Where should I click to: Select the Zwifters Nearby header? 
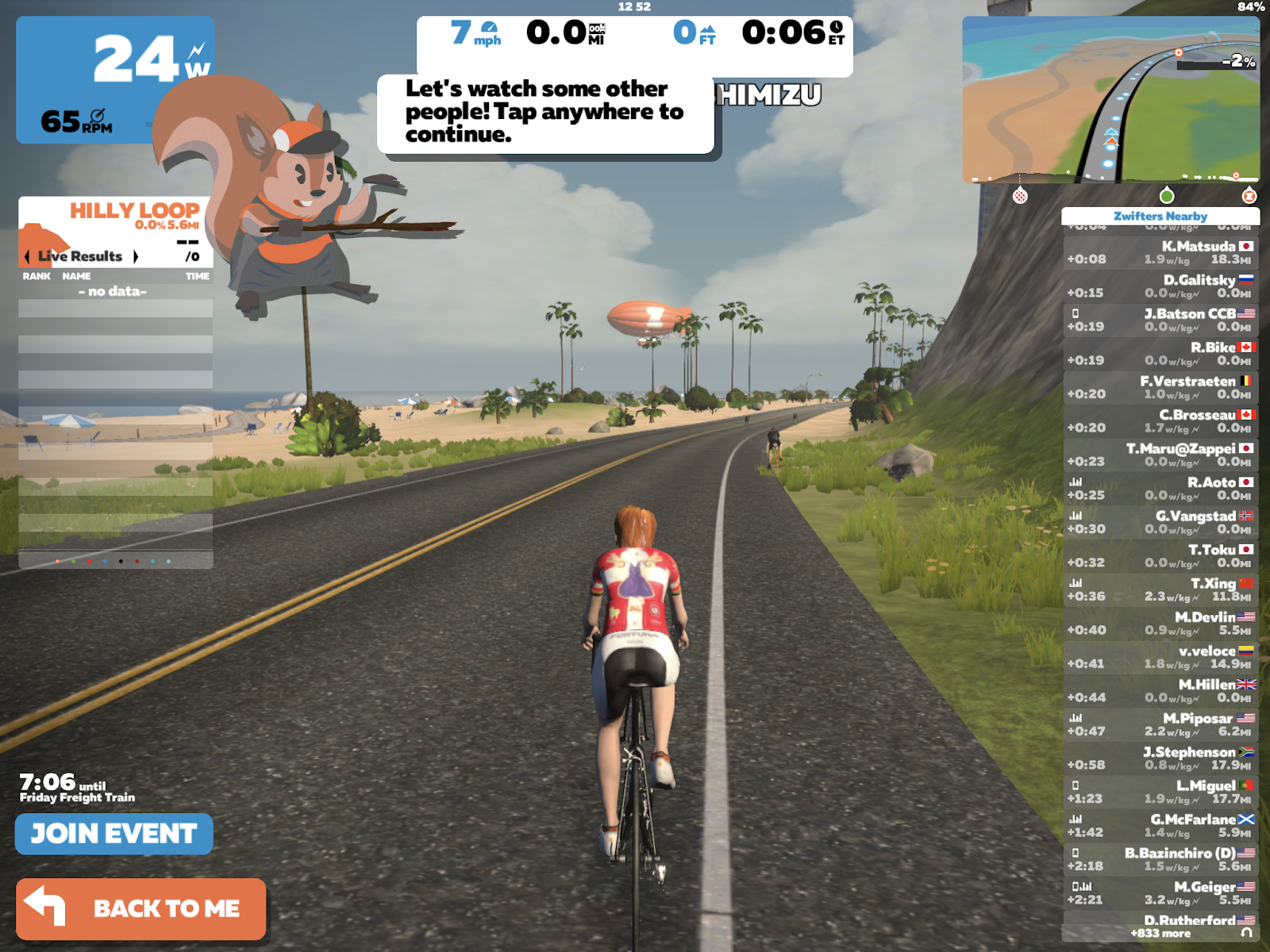1160,216
